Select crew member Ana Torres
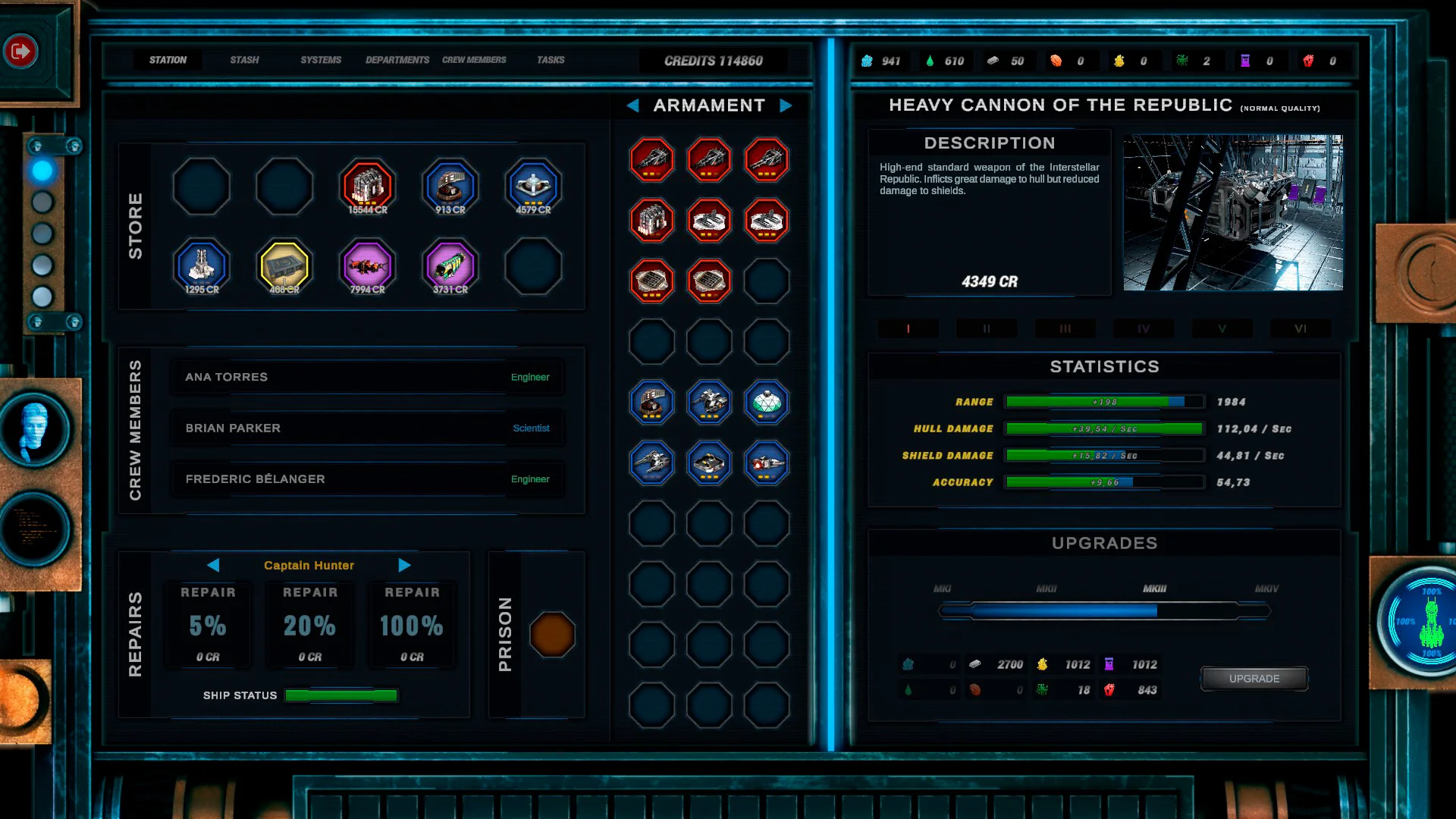 coord(367,377)
